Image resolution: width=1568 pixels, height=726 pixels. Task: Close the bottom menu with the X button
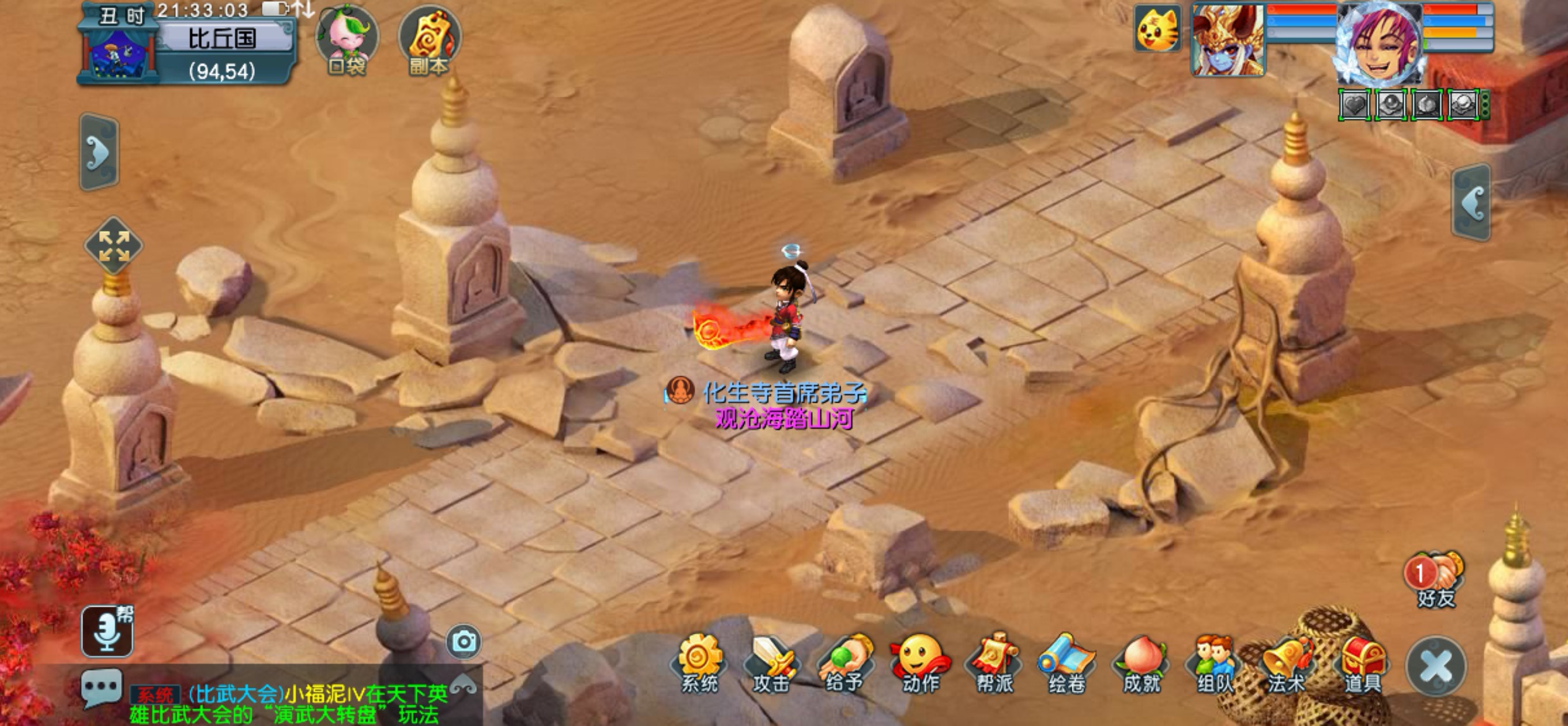tap(1436, 665)
